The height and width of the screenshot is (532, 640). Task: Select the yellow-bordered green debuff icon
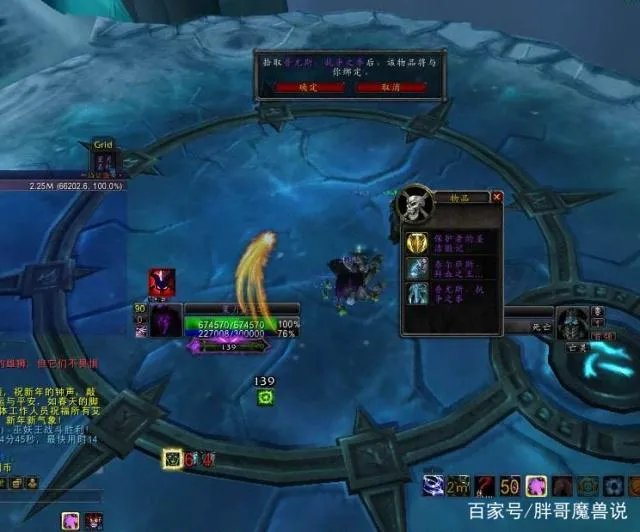173,458
